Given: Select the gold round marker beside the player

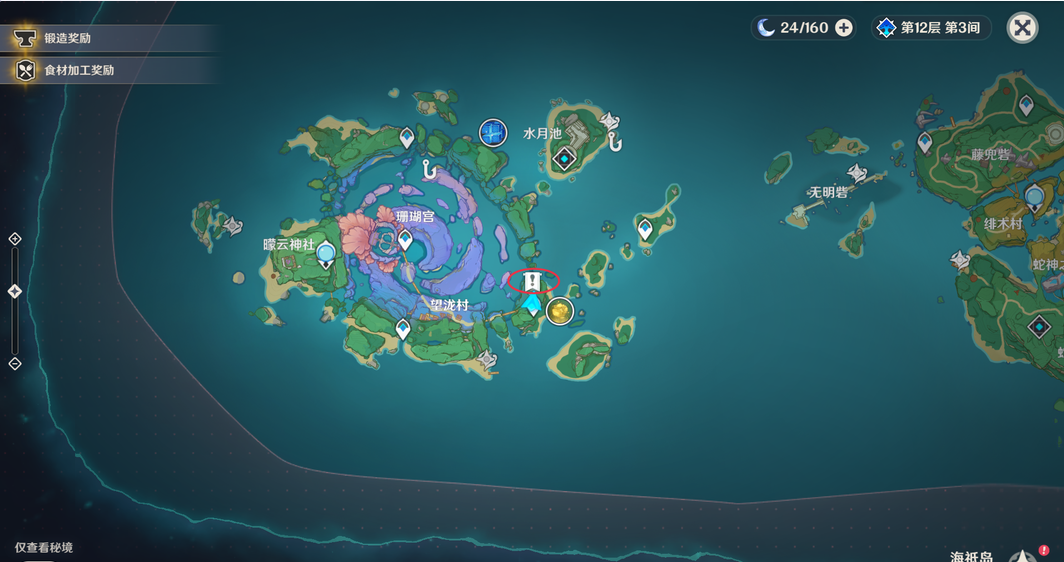Looking at the screenshot, I should point(560,311).
